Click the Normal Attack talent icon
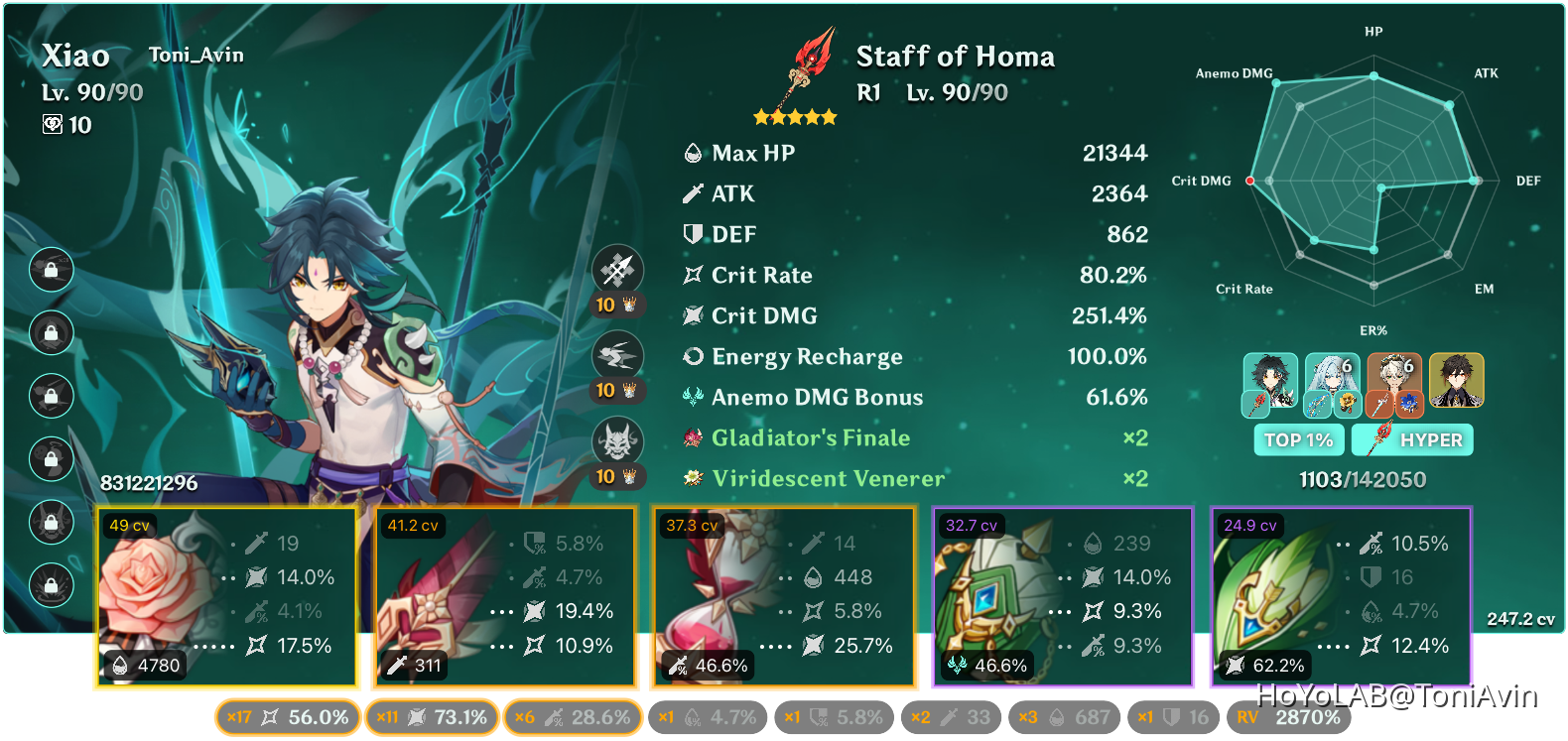The height and width of the screenshot is (741, 1568). coord(619,269)
